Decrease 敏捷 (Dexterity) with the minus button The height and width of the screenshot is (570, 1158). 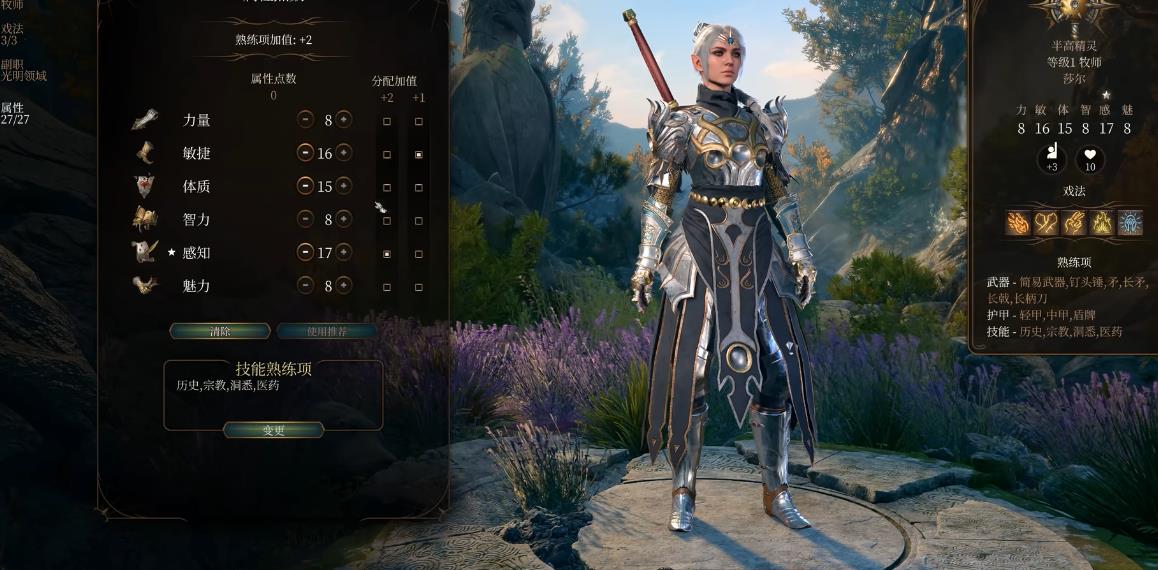click(x=305, y=153)
